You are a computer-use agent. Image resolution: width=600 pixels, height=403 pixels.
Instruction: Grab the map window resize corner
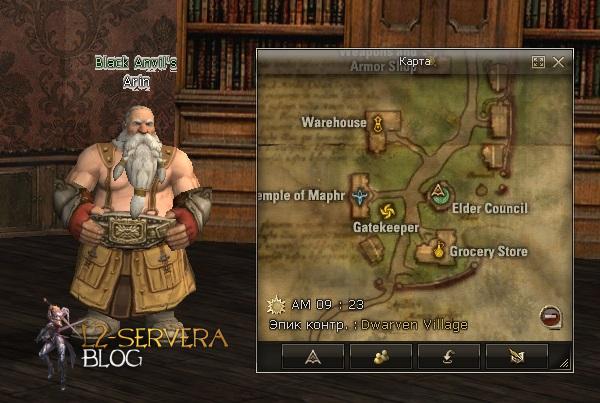pyautogui.click(x=563, y=364)
